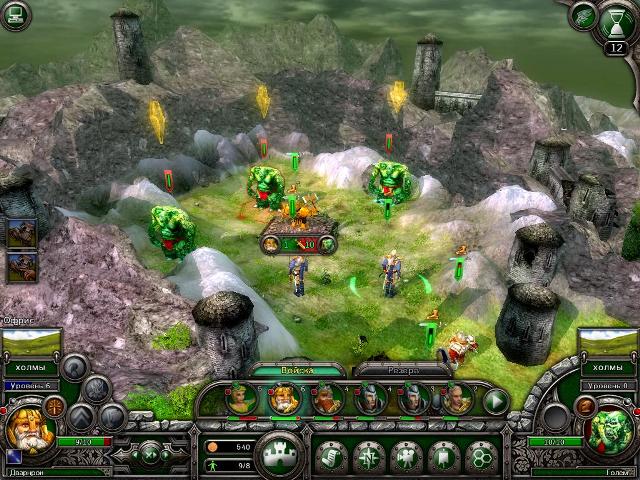The width and height of the screenshot is (640, 480).
Task: Click the three hexagons button
Action: click(x=482, y=455)
